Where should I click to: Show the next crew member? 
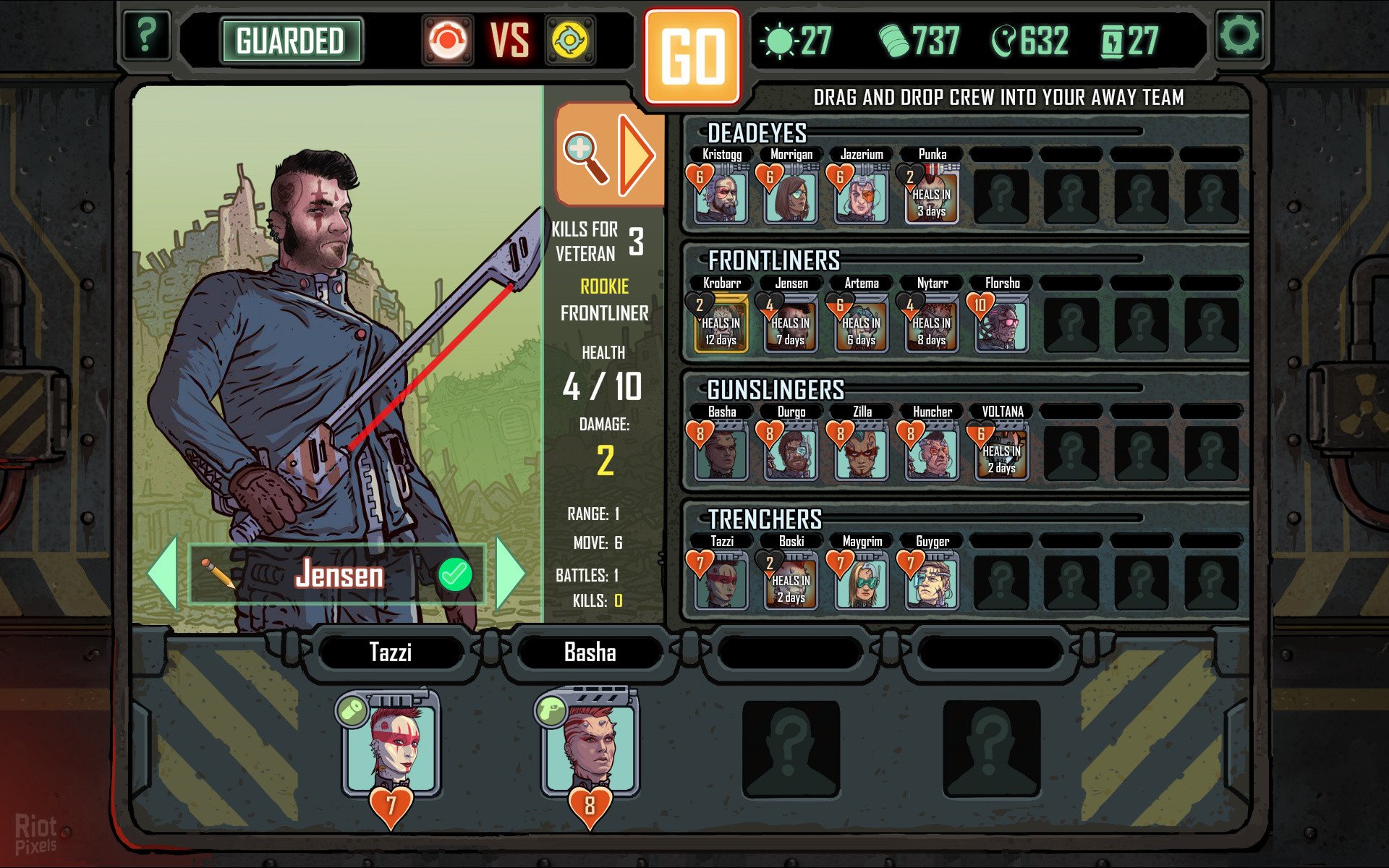(510, 572)
